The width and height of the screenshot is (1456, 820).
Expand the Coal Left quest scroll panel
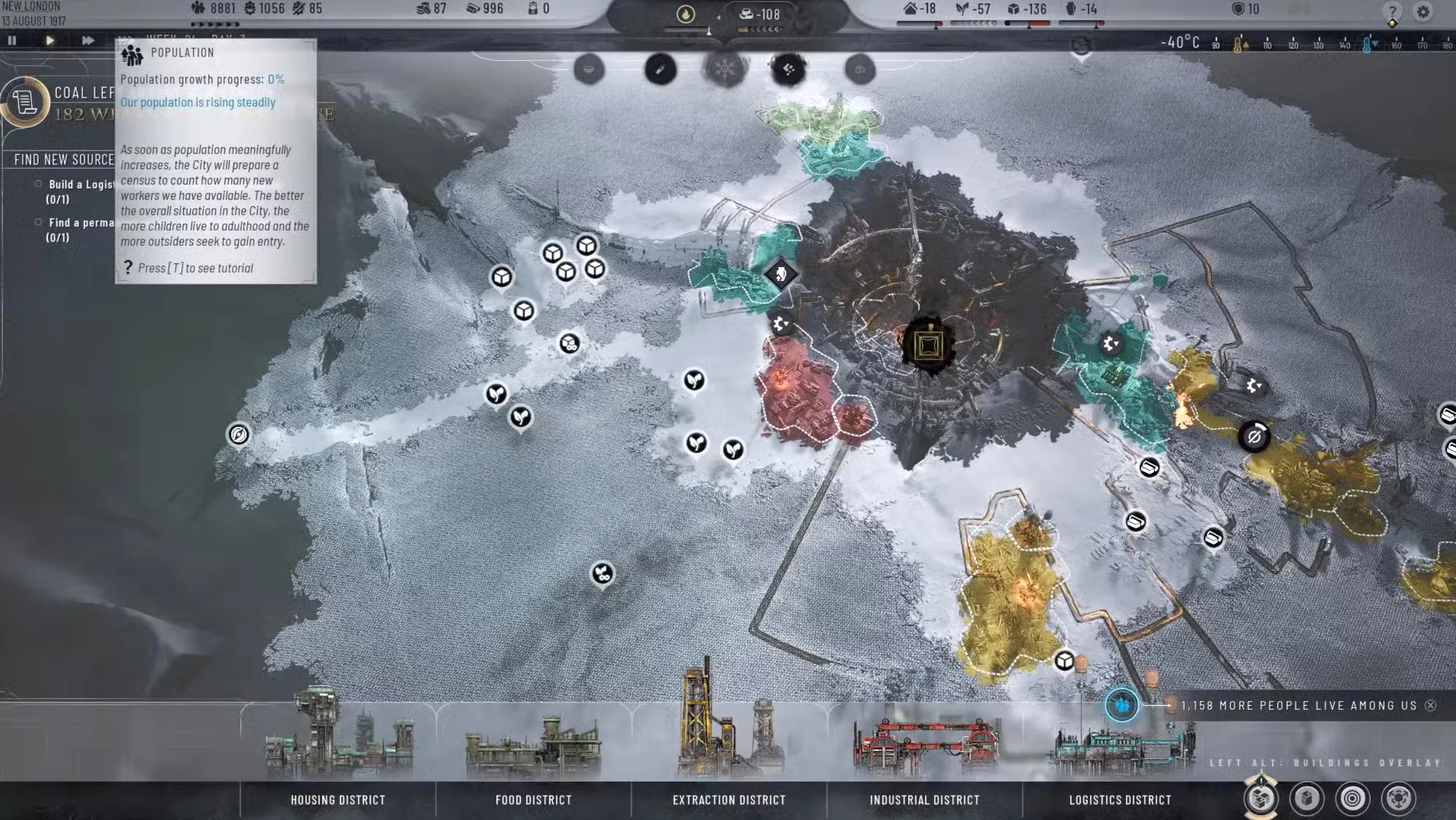coord(24,102)
